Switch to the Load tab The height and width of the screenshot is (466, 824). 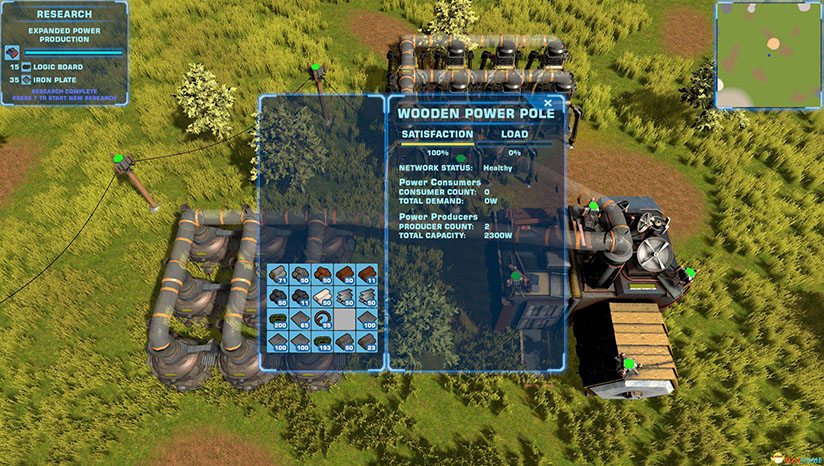coord(514,134)
